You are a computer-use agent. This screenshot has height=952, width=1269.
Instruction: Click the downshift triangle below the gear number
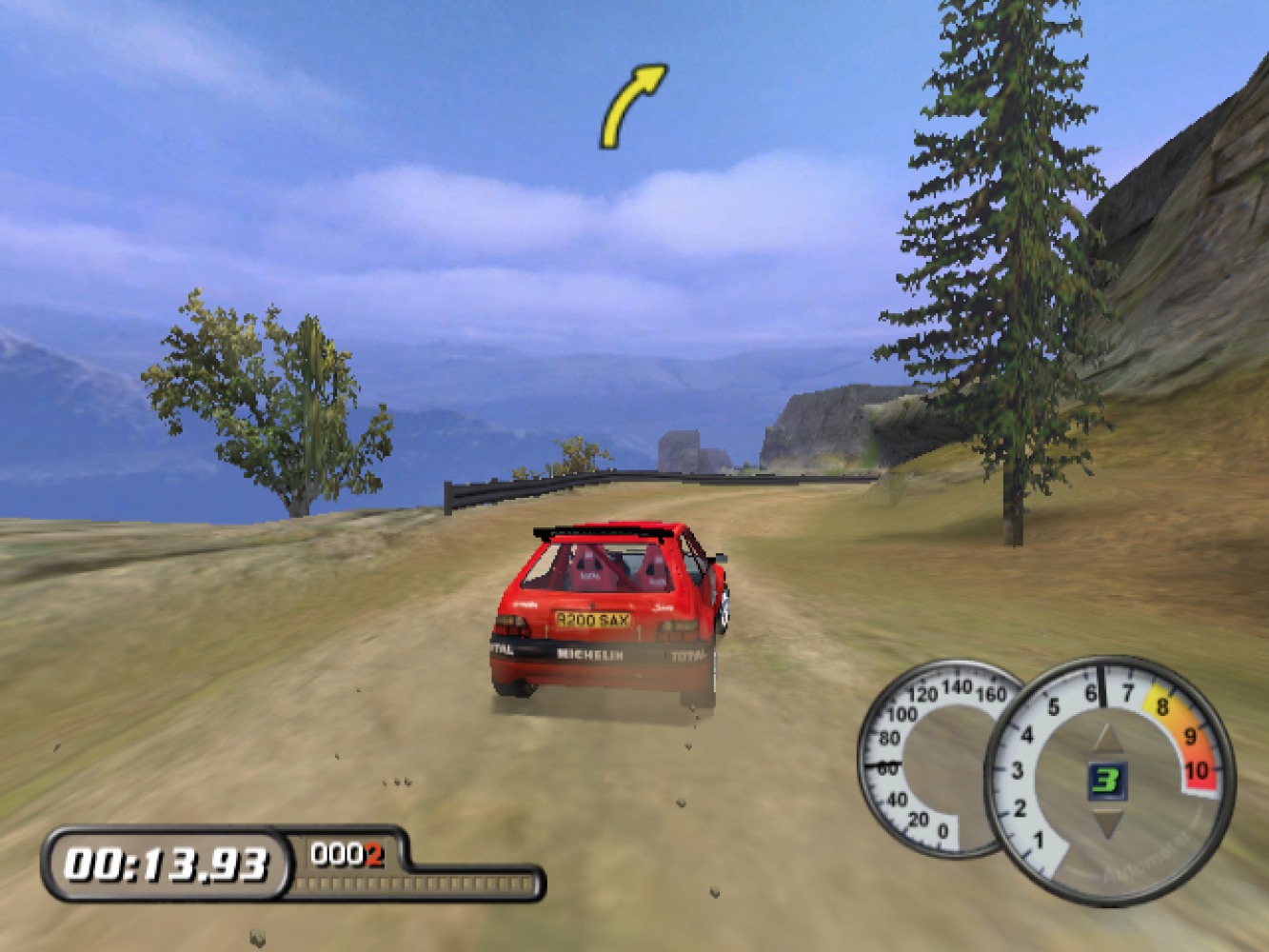[1106, 822]
